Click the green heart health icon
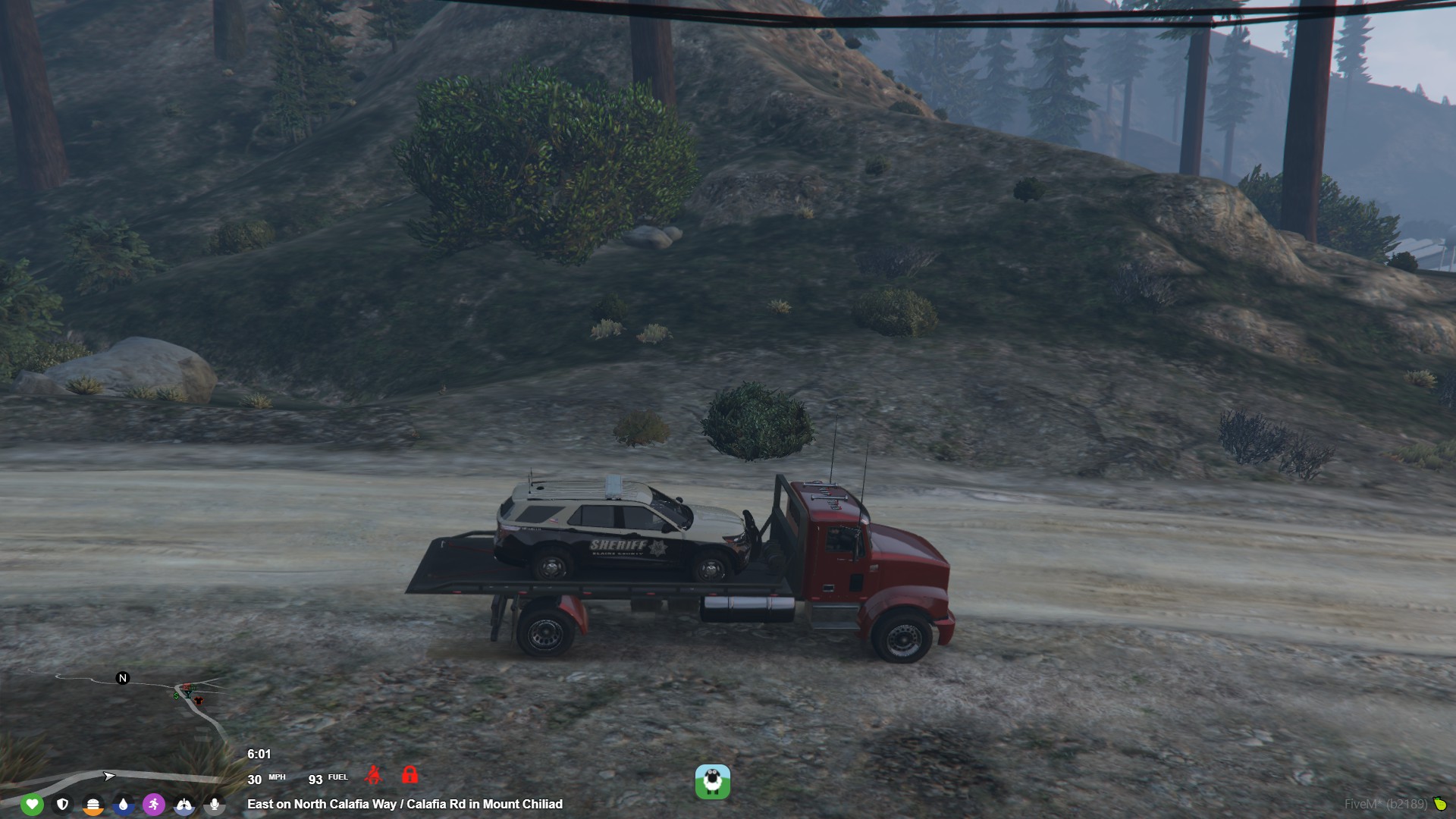1456x819 pixels. 32,804
